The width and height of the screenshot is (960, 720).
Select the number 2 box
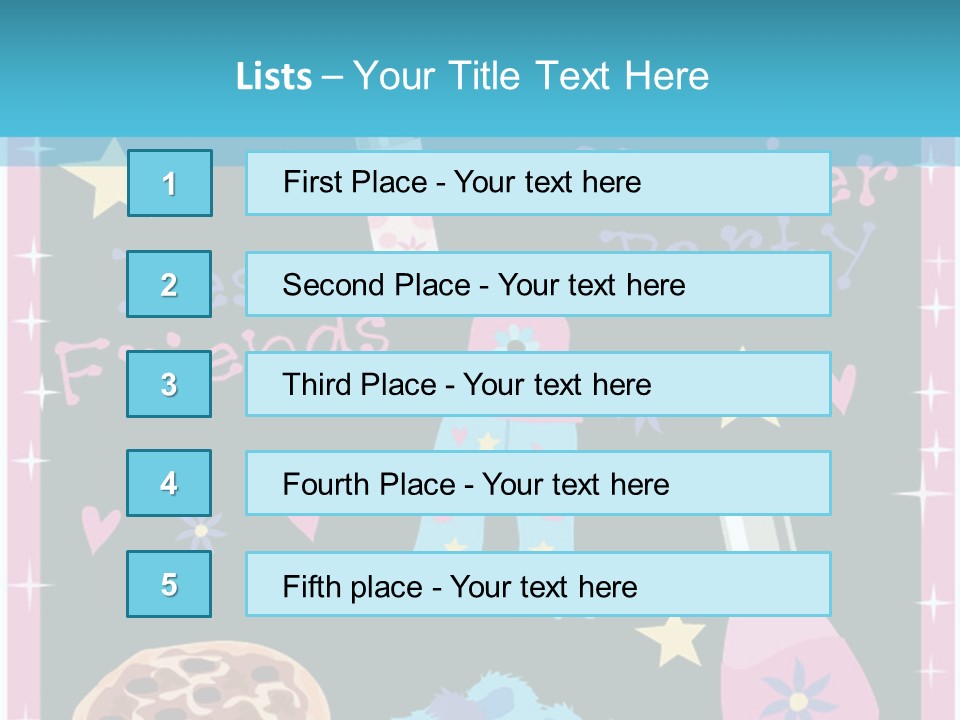click(x=169, y=284)
